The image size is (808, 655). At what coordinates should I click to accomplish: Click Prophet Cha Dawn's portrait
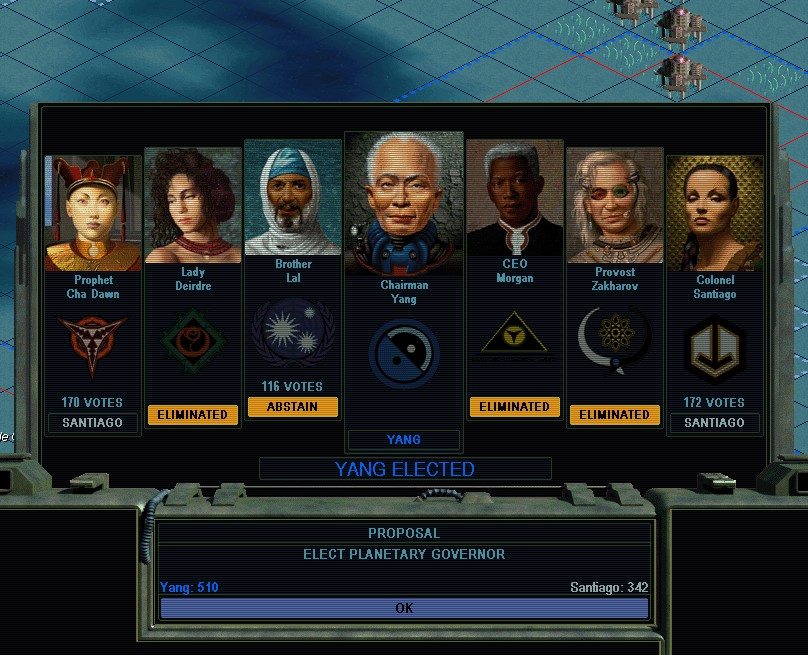tap(93, 213)
